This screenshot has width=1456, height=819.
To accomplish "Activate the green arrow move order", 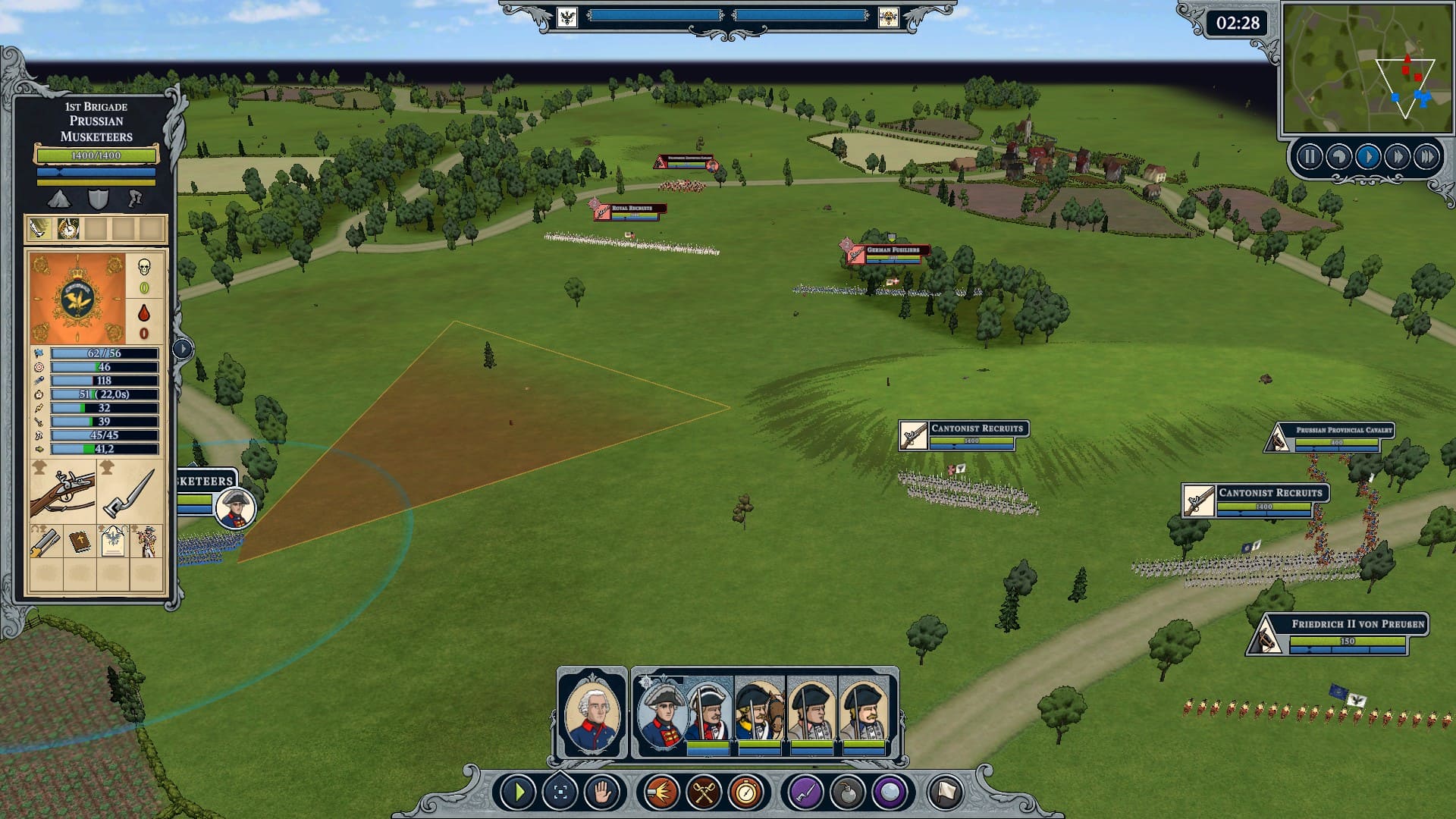I will click(x=519, y=793).
